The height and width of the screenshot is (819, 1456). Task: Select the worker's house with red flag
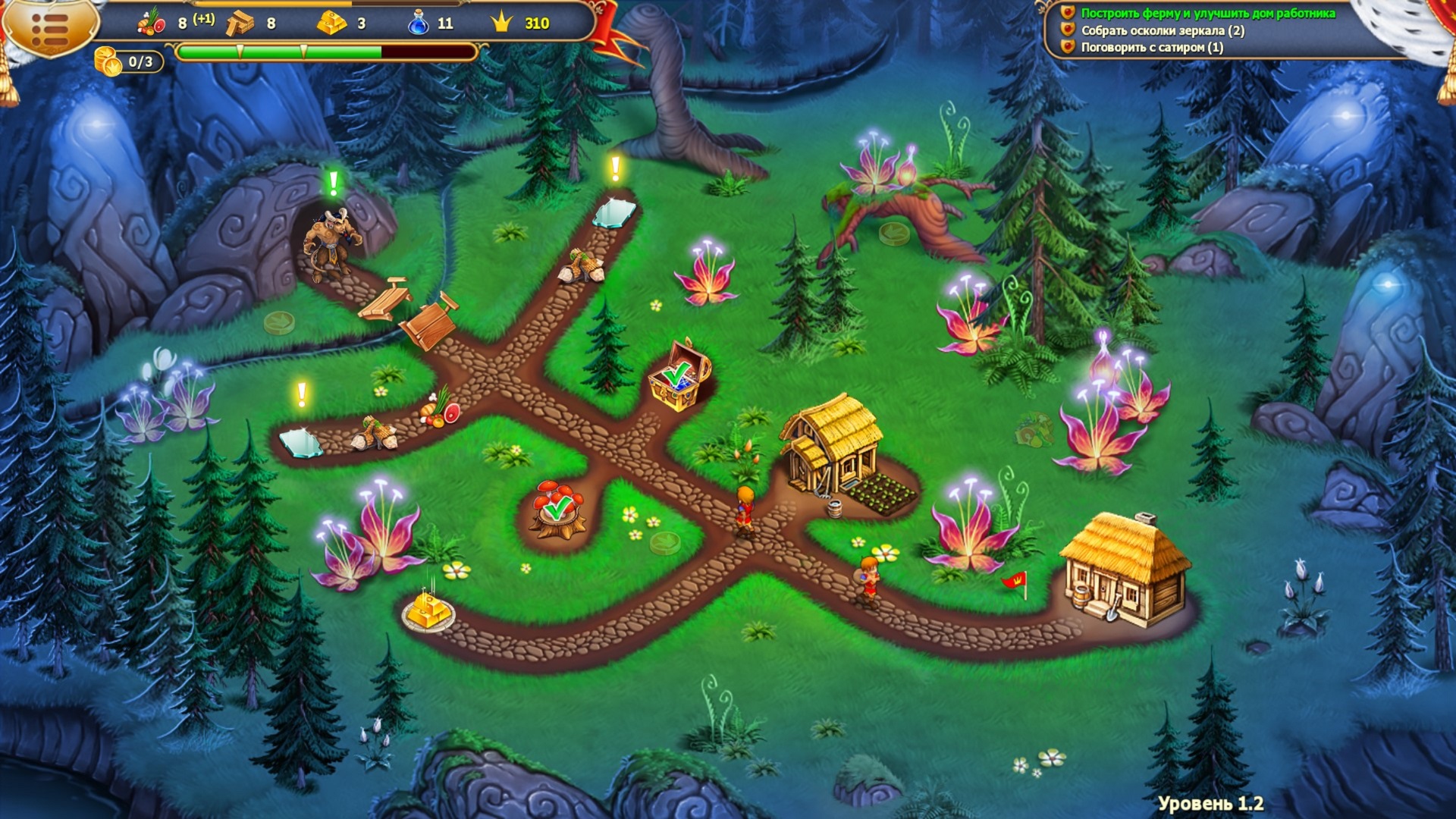(x=1124, y=570)
